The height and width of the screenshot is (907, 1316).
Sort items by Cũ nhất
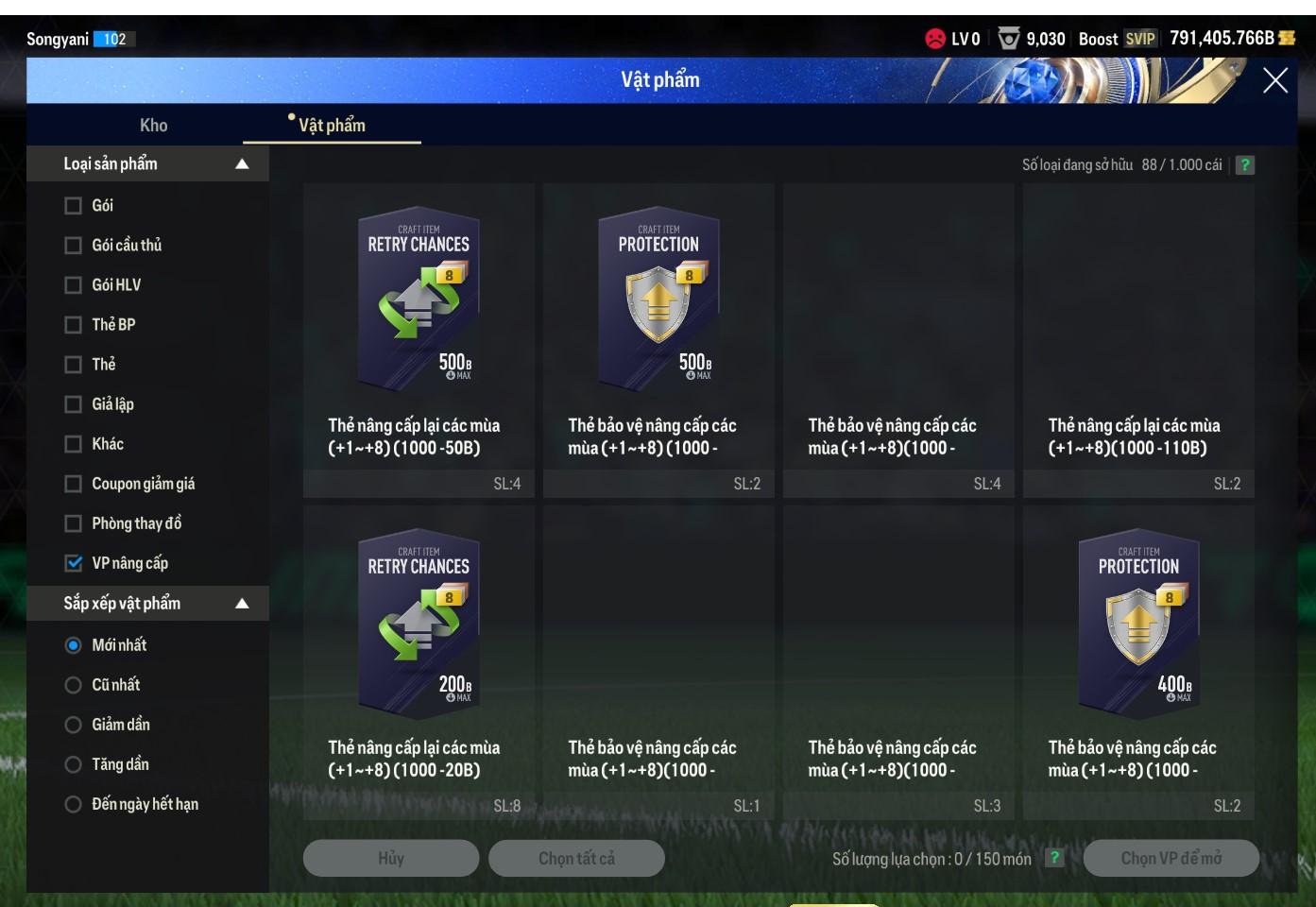(73, 685)
